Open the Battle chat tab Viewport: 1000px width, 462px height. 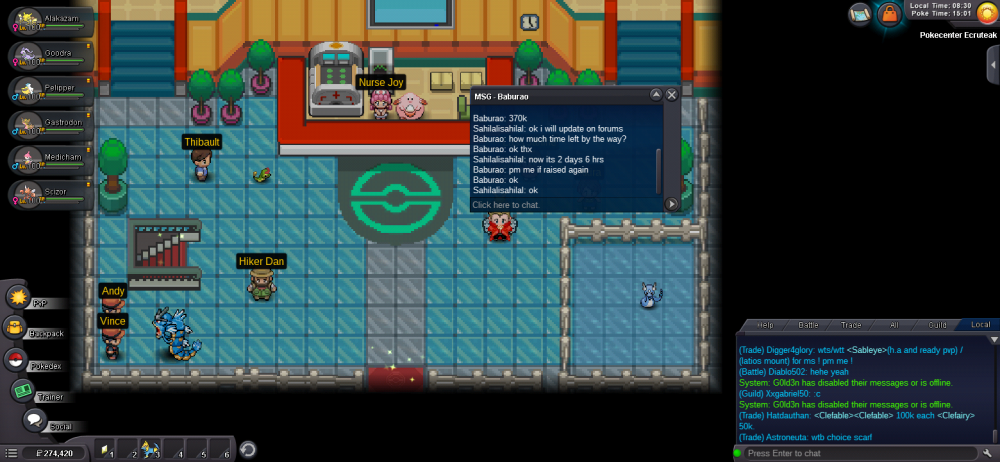(808, 325)
